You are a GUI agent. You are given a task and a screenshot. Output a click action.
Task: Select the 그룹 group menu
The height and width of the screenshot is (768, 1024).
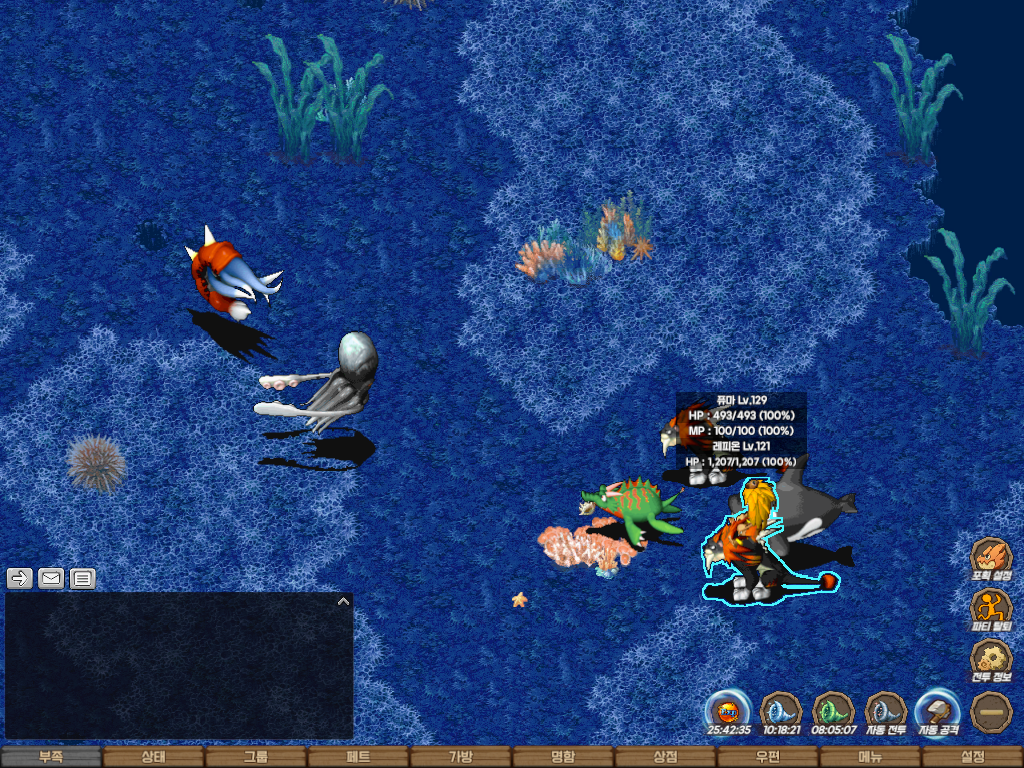256,757
